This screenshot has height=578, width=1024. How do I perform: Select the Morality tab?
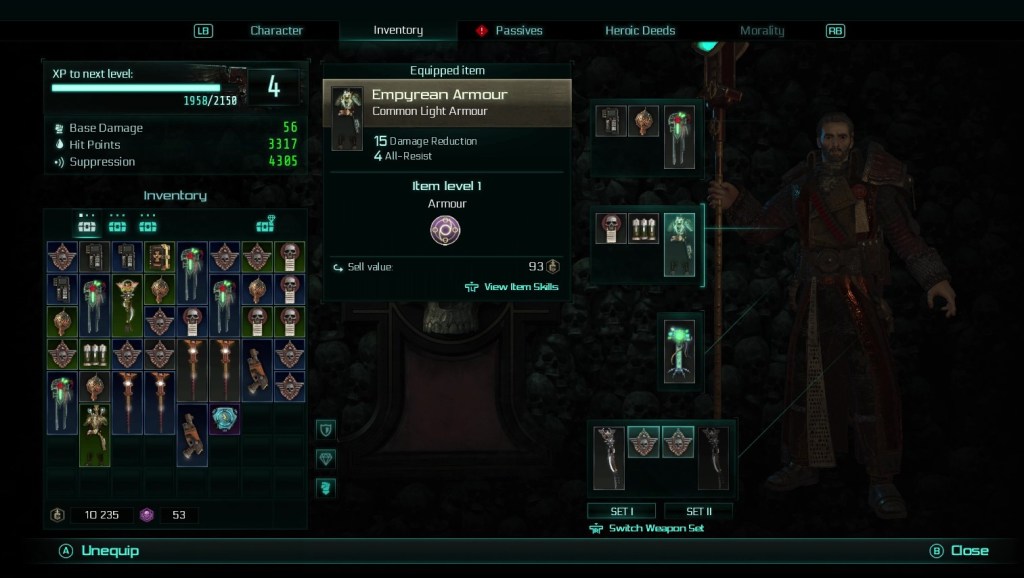[762, 31]
